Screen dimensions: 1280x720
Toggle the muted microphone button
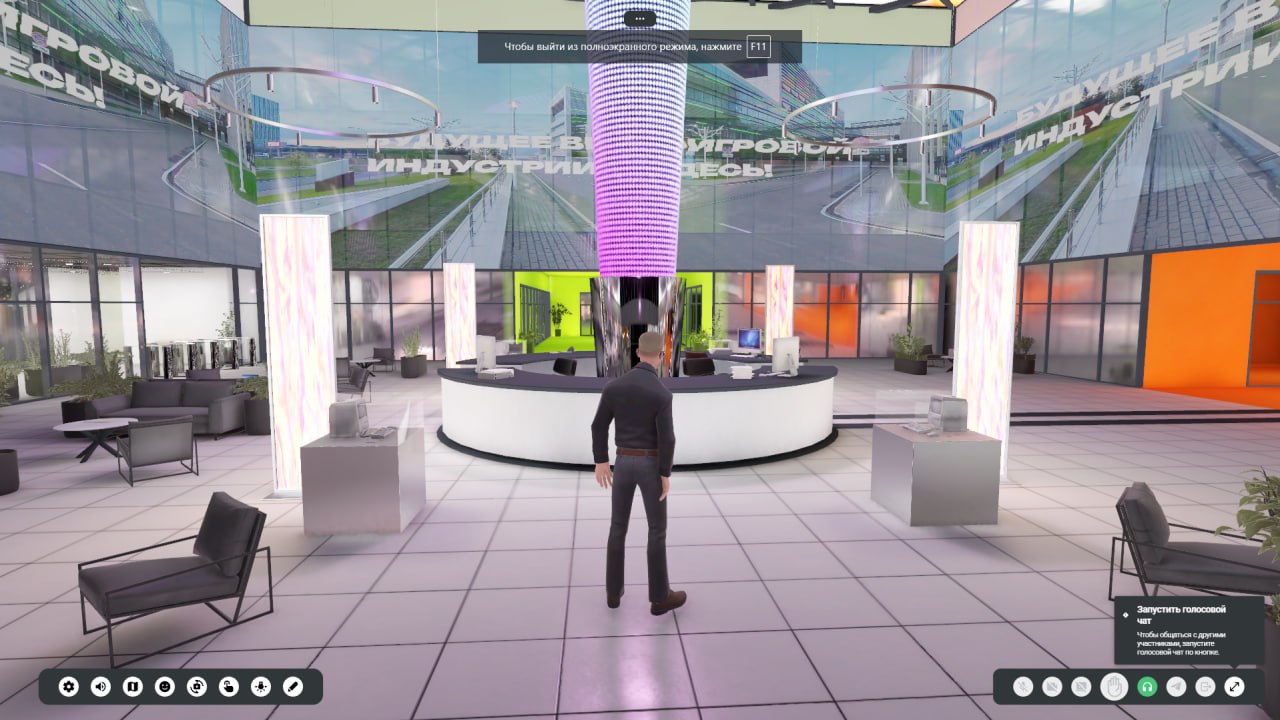(x=1022, y=687)
